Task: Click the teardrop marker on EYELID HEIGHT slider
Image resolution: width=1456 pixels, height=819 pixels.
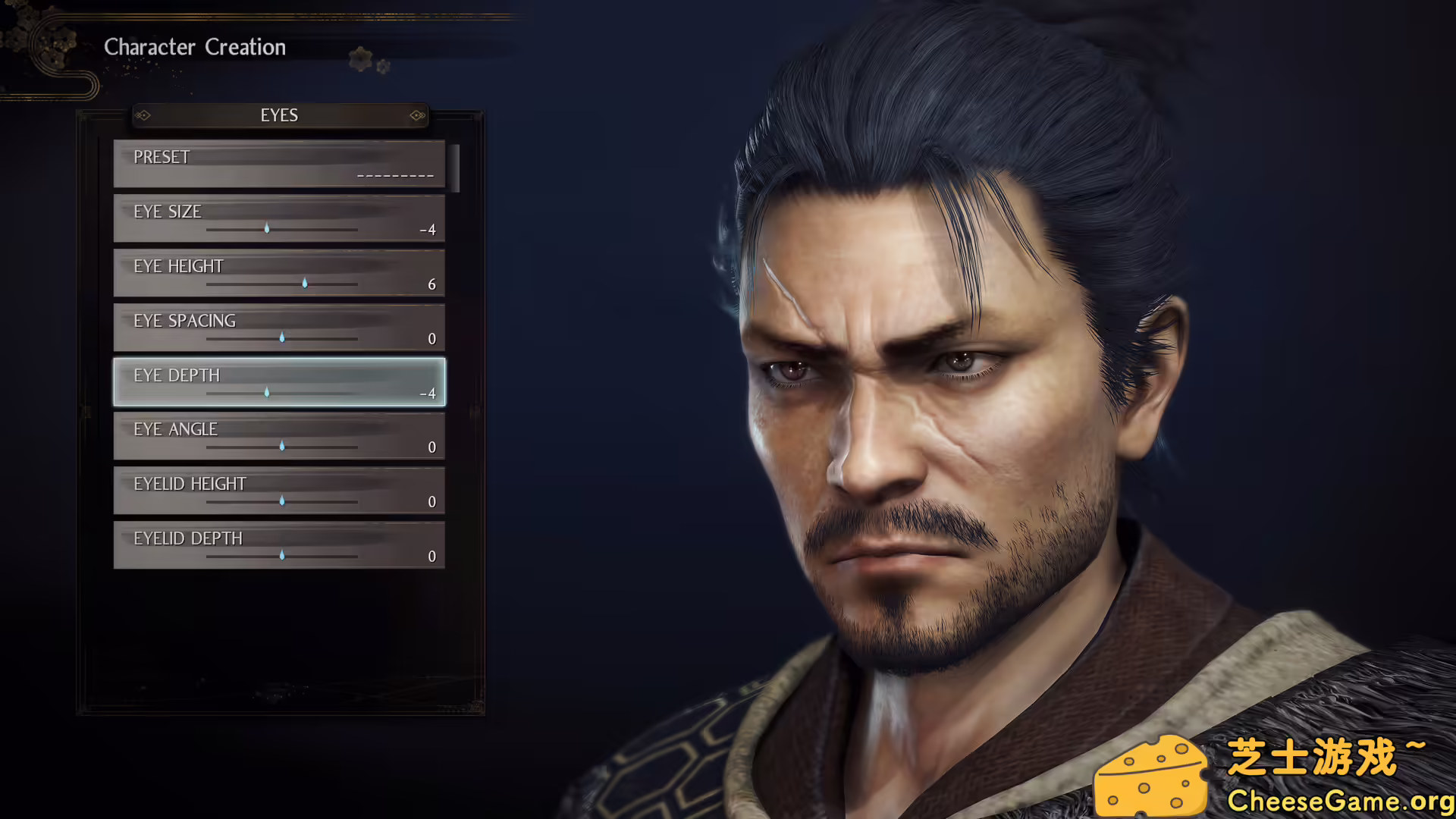Action: [281, 501]
